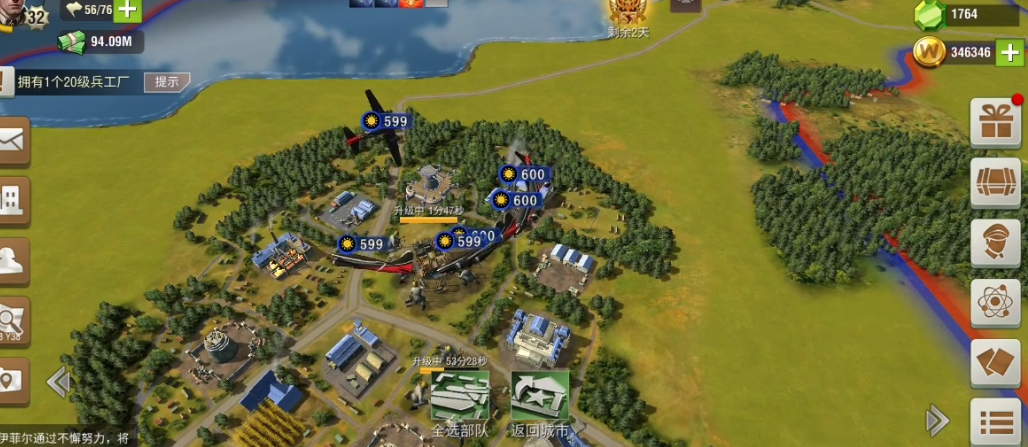Select all troops with 全选部队 button
Image resolution: width=1028 pixels, height=447 pixels.
[459, 400]
